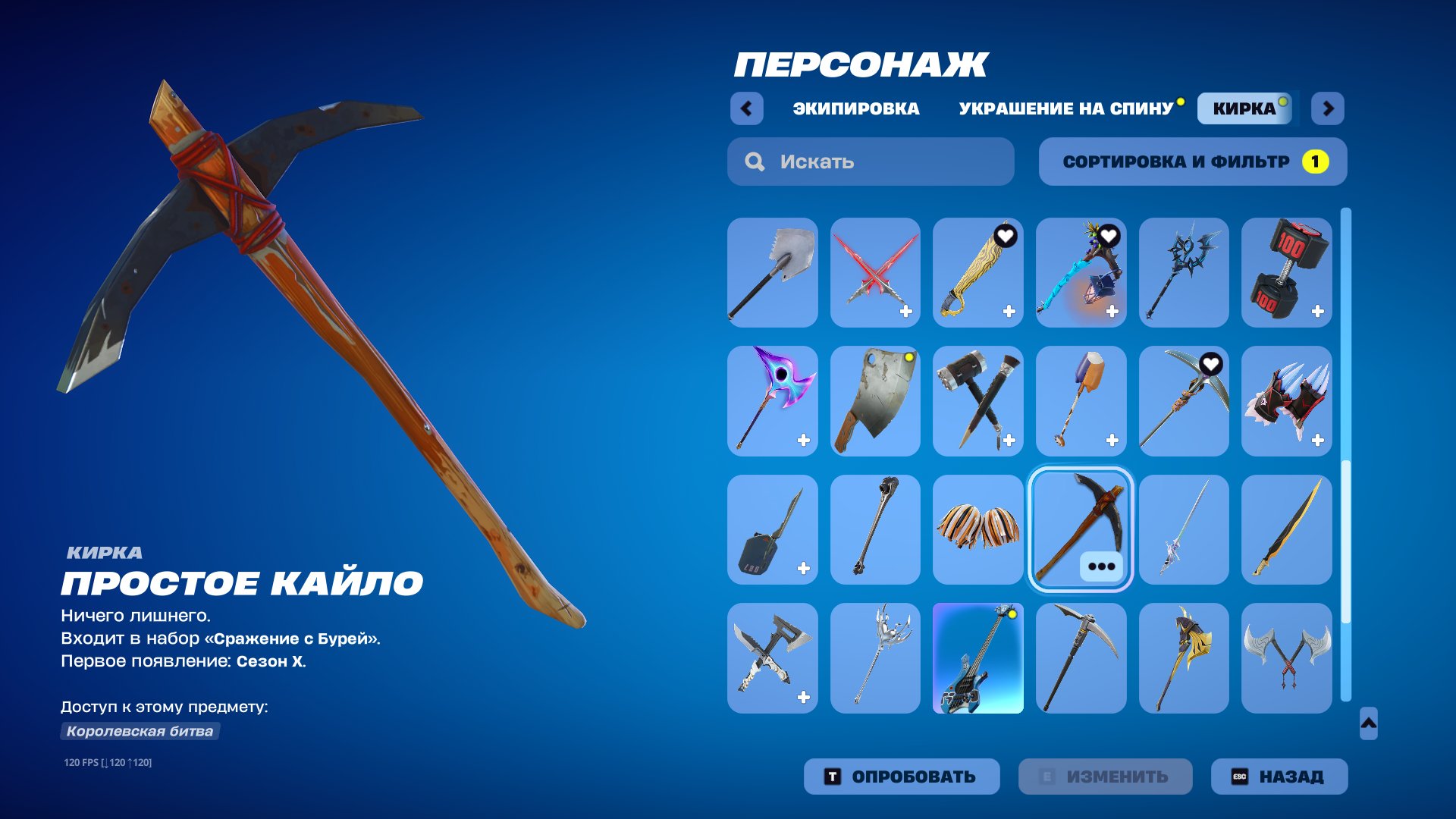
Task: Pick the golden scythe harvesting tool
Action: pyautogui.click(x=1185, y=658)
